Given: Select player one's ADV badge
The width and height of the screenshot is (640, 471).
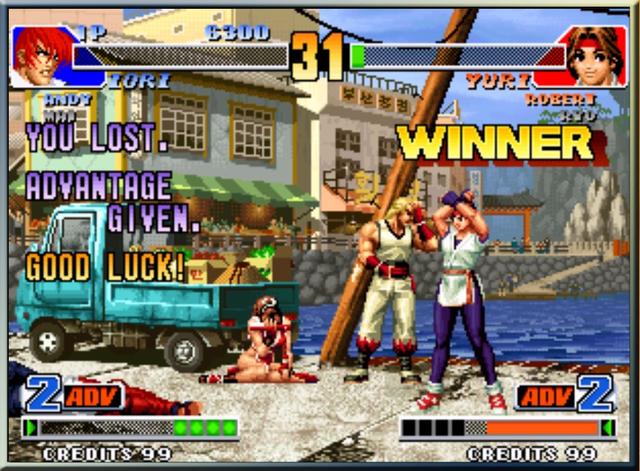Looking at the screenshot, I should coord(93,396).
